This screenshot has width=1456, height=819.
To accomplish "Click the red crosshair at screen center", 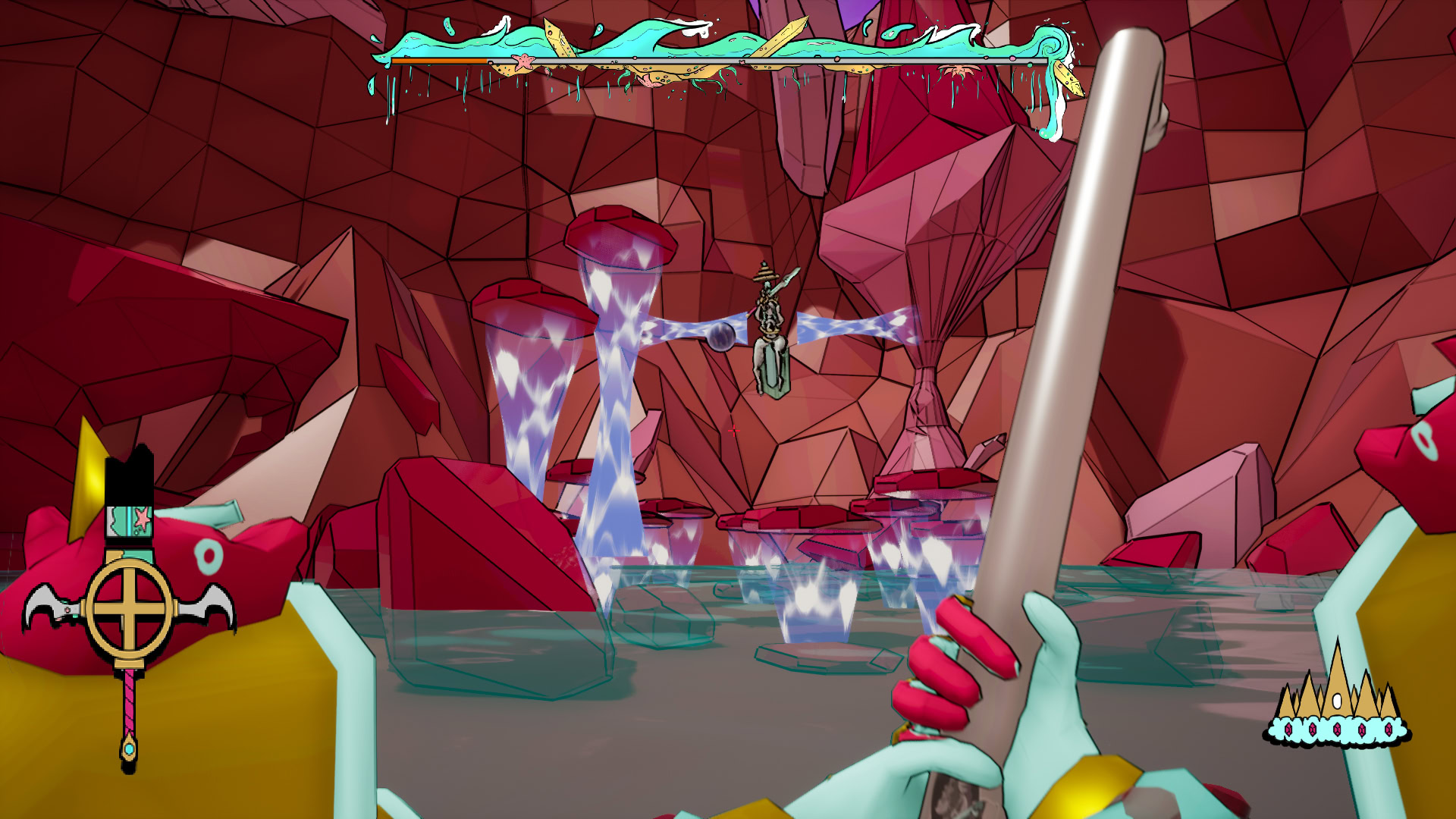I will (x=733, y=431).
